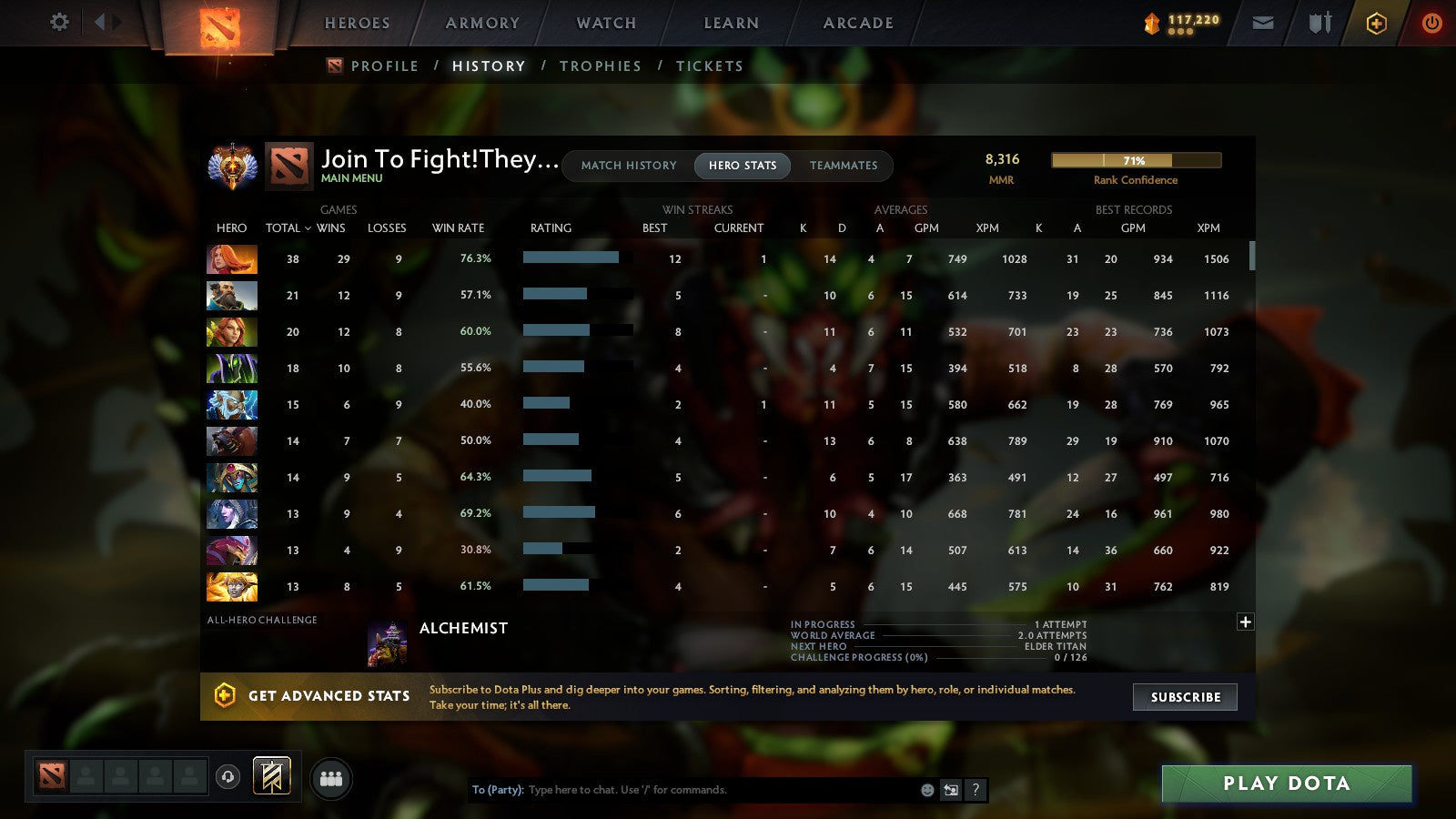The image size is (1456, 819).
Task: Open the settings gear
Action: [58, 23]
